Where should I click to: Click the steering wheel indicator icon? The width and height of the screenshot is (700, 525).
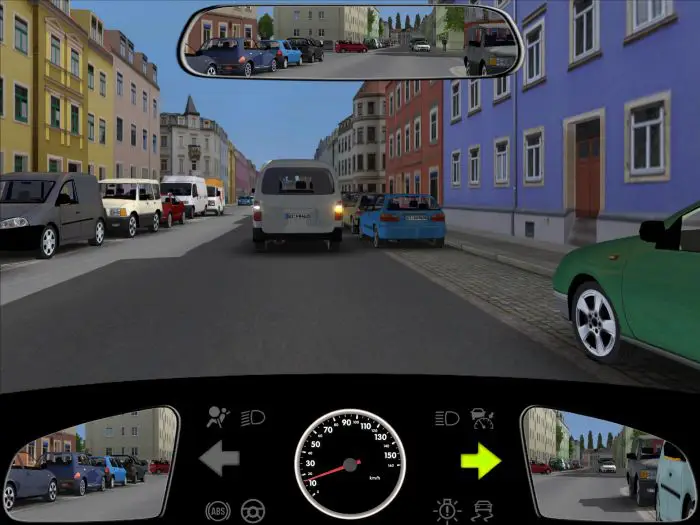click(252, 509)
